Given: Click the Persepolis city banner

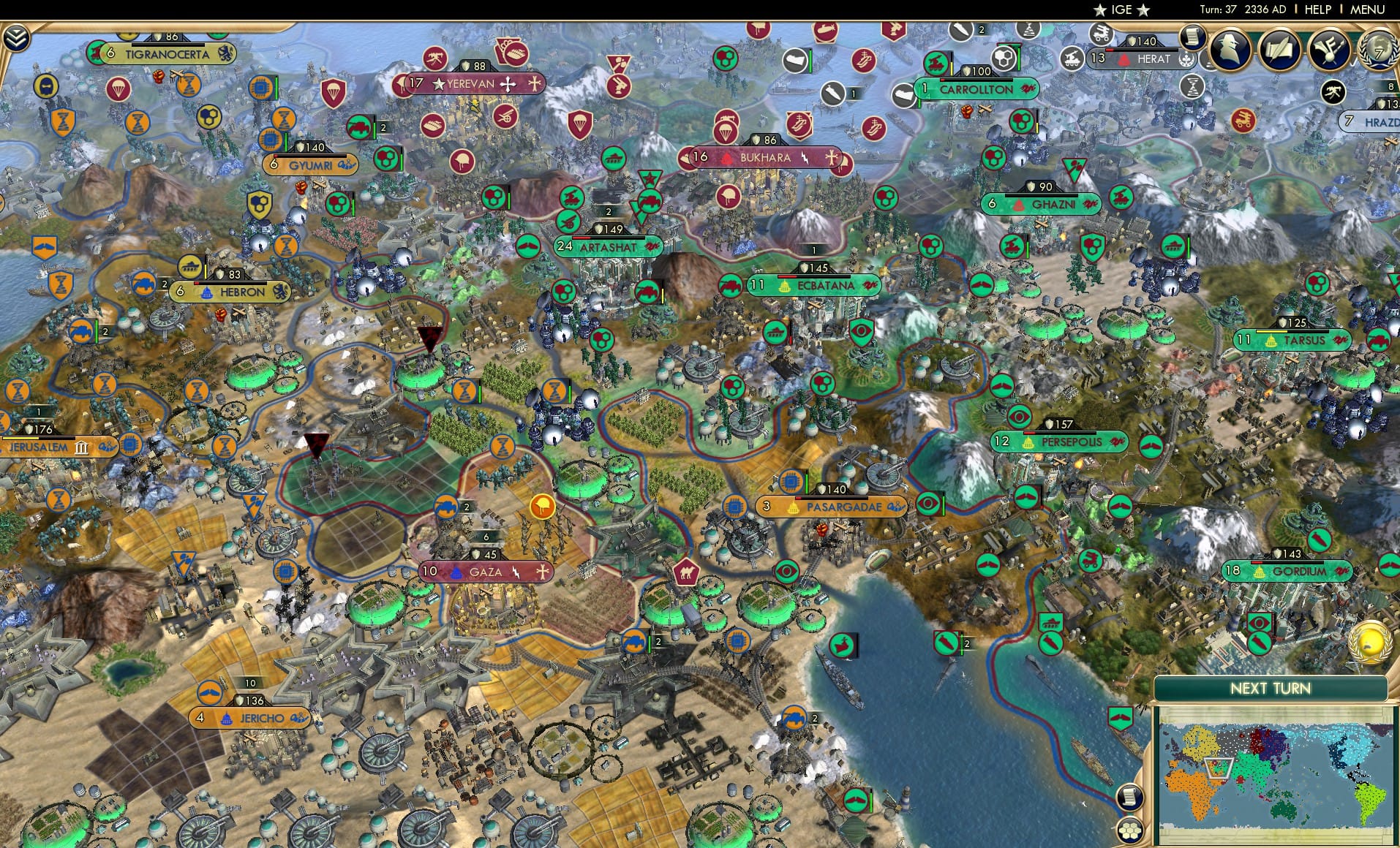Looking at the screenshot, I should point(1059,442).
